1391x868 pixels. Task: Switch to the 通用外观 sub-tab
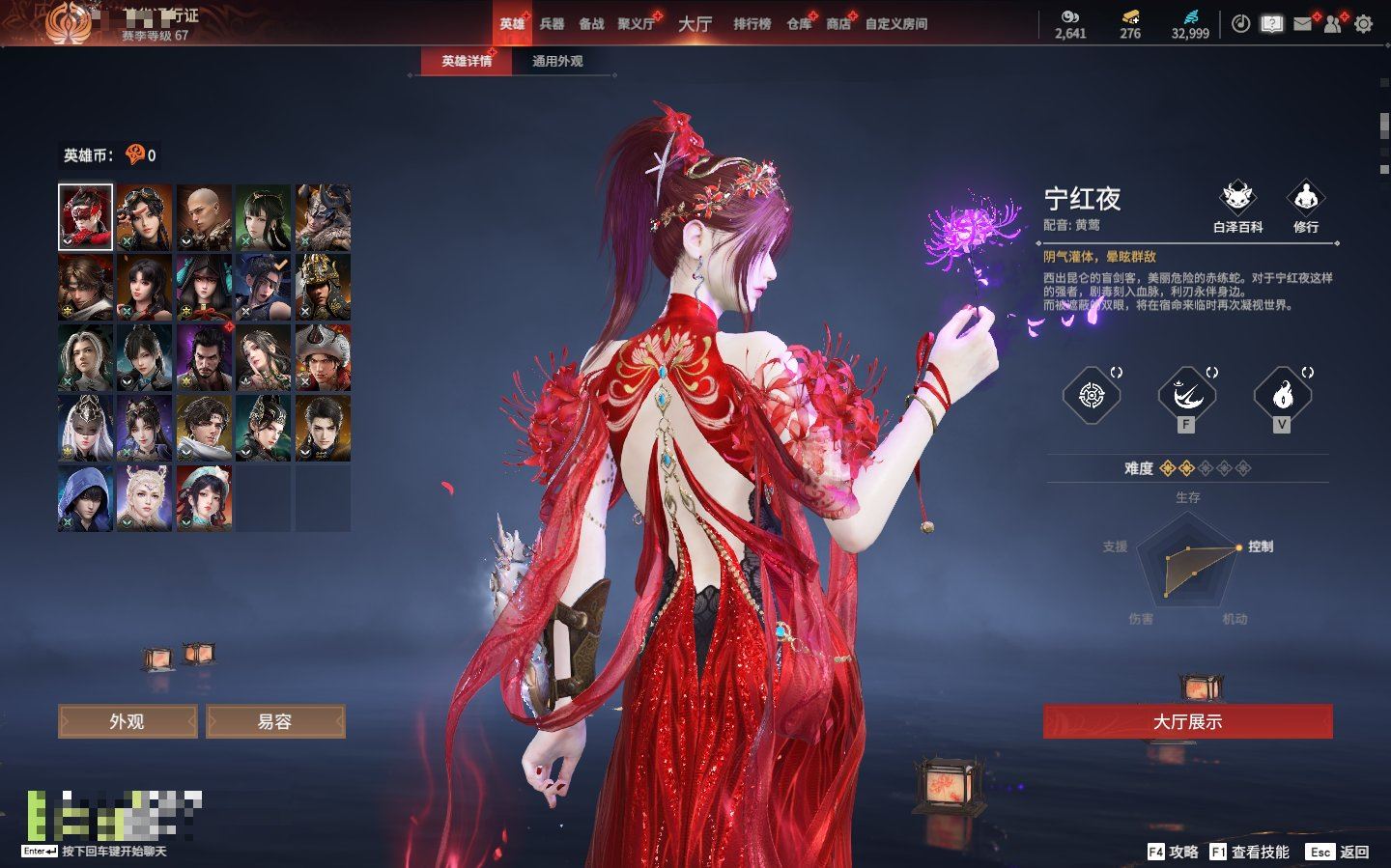[557, 61]
